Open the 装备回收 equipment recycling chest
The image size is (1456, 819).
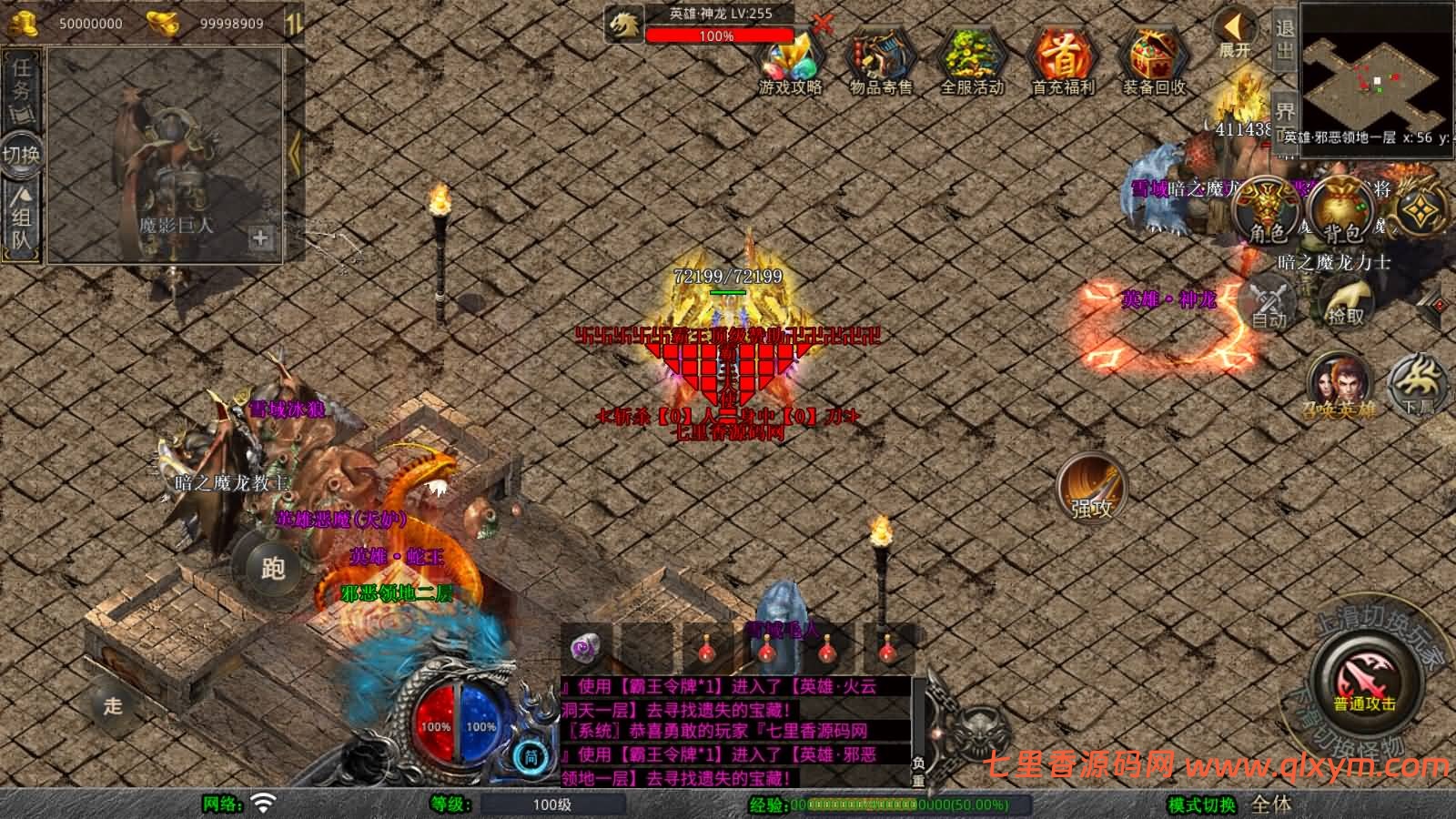point(1153,63)
